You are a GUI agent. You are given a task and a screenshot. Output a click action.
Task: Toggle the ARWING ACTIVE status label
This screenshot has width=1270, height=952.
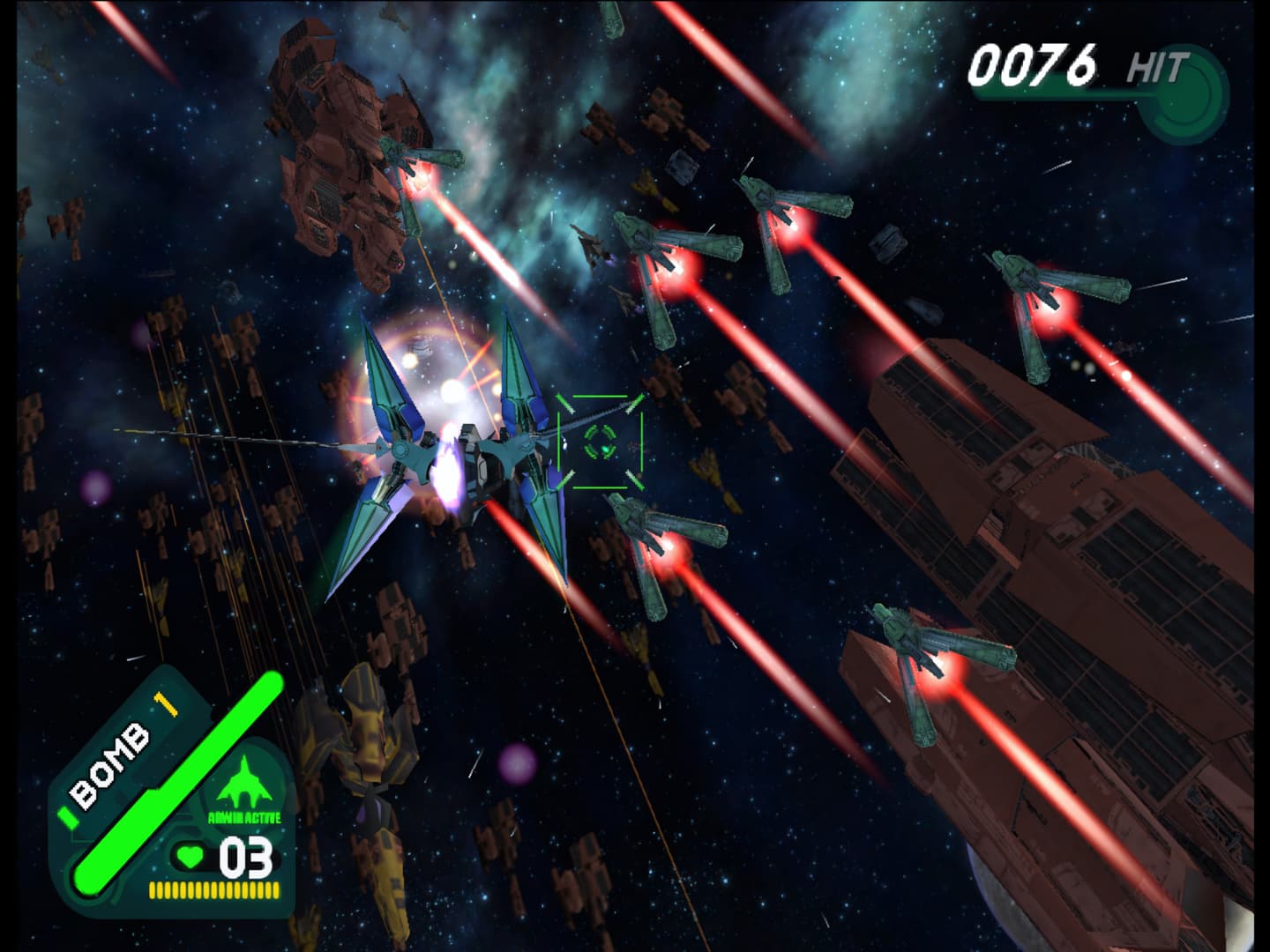[x=244, y=815]
